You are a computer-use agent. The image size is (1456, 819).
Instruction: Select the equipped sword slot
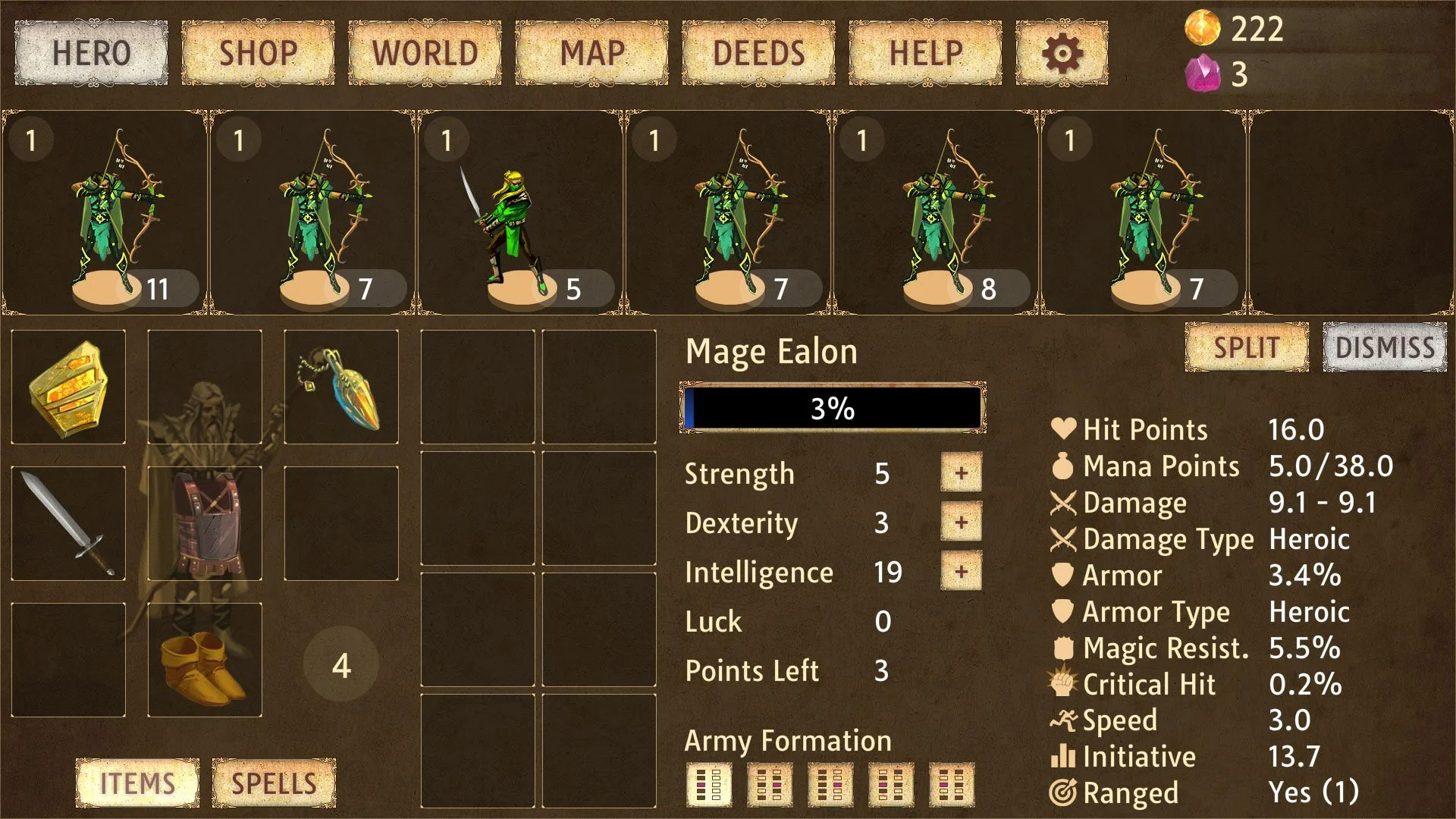coord(68,523)
